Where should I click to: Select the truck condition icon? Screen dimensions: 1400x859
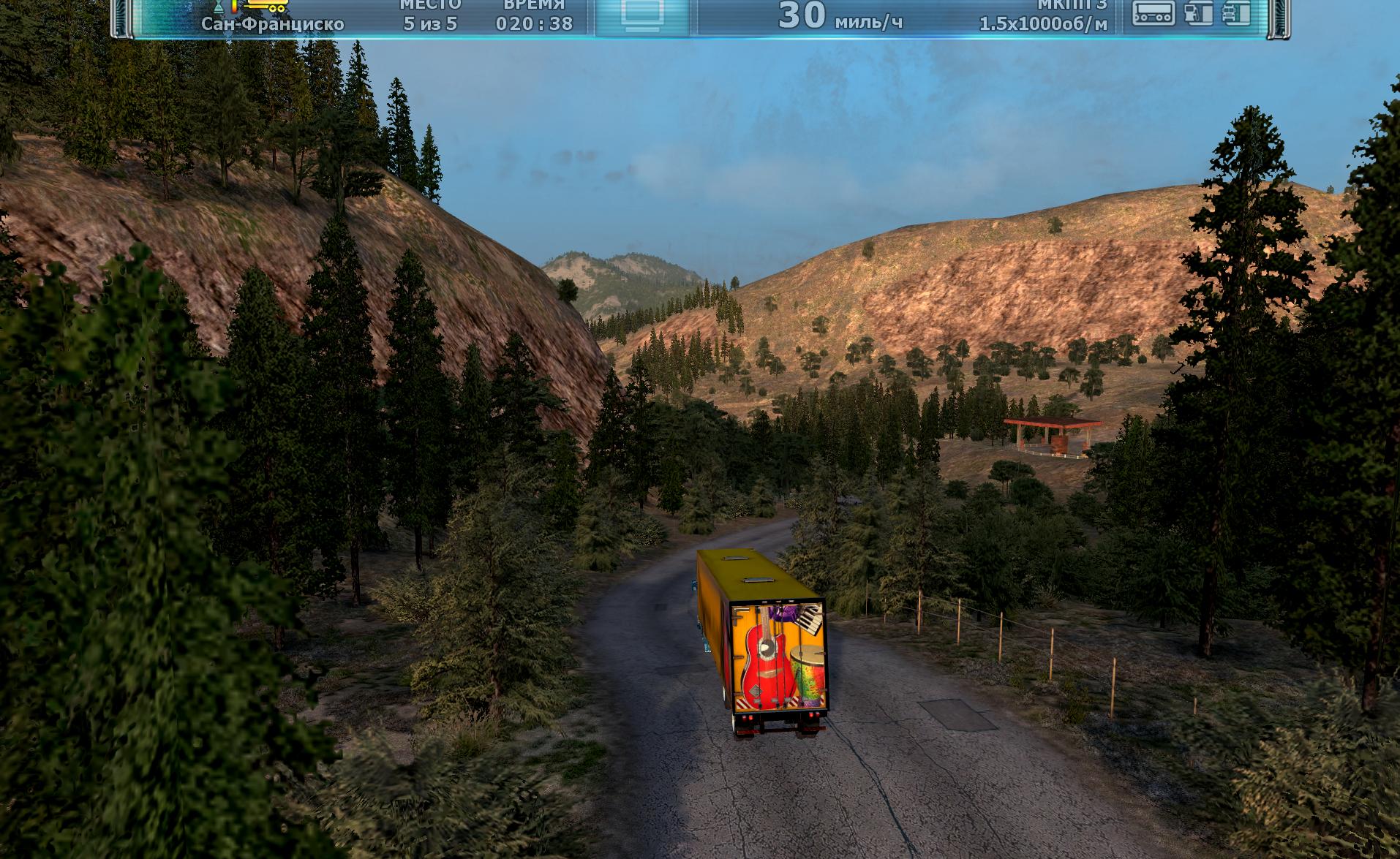(1236, 13)
